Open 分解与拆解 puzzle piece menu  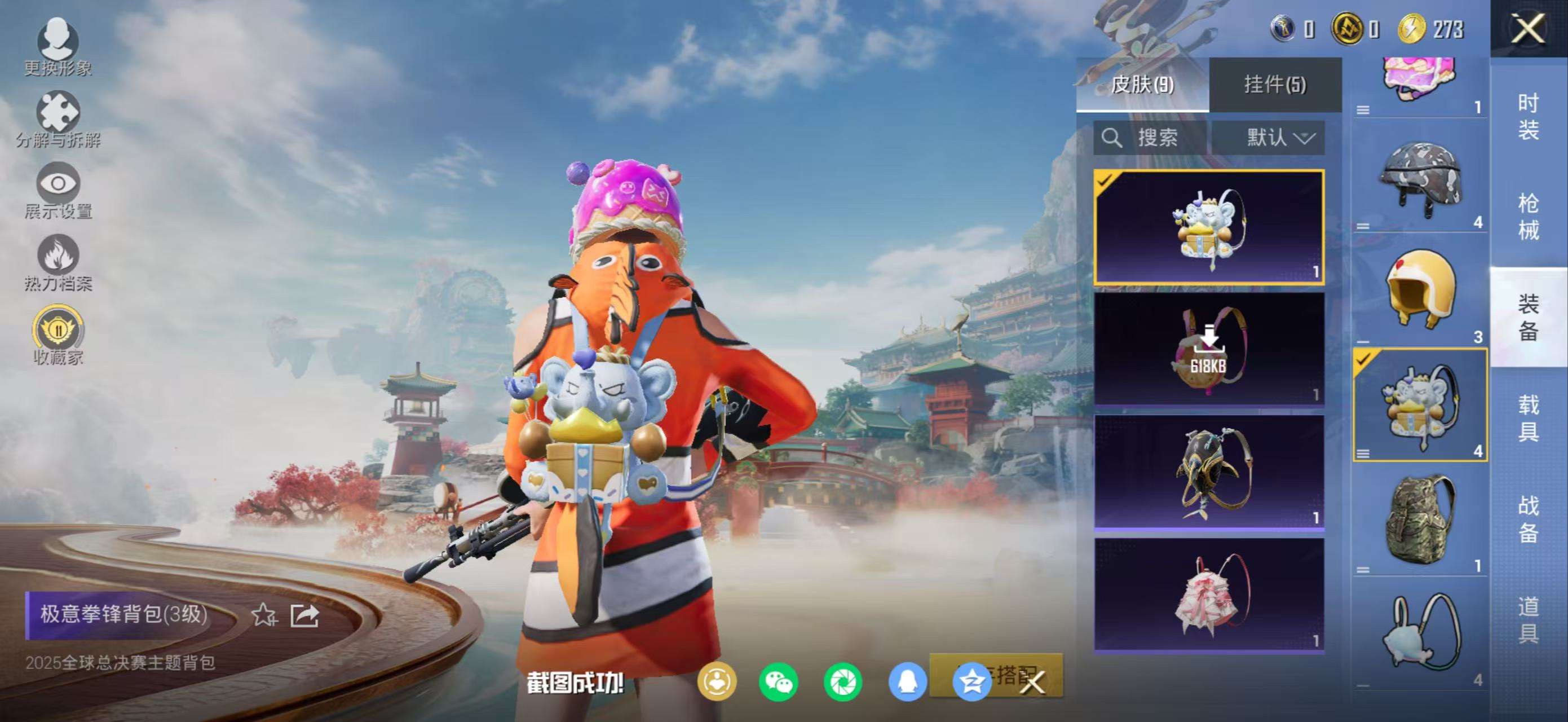point(58,118)
